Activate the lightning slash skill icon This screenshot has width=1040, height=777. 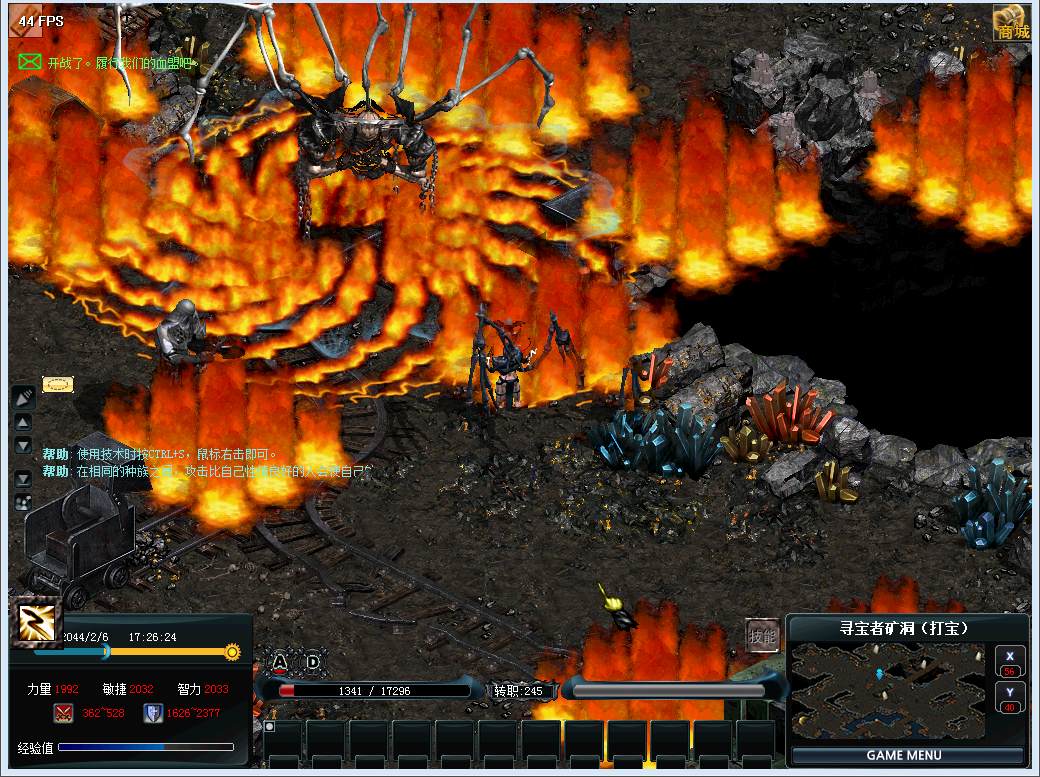pyautogui.click(x=38, y=624)
